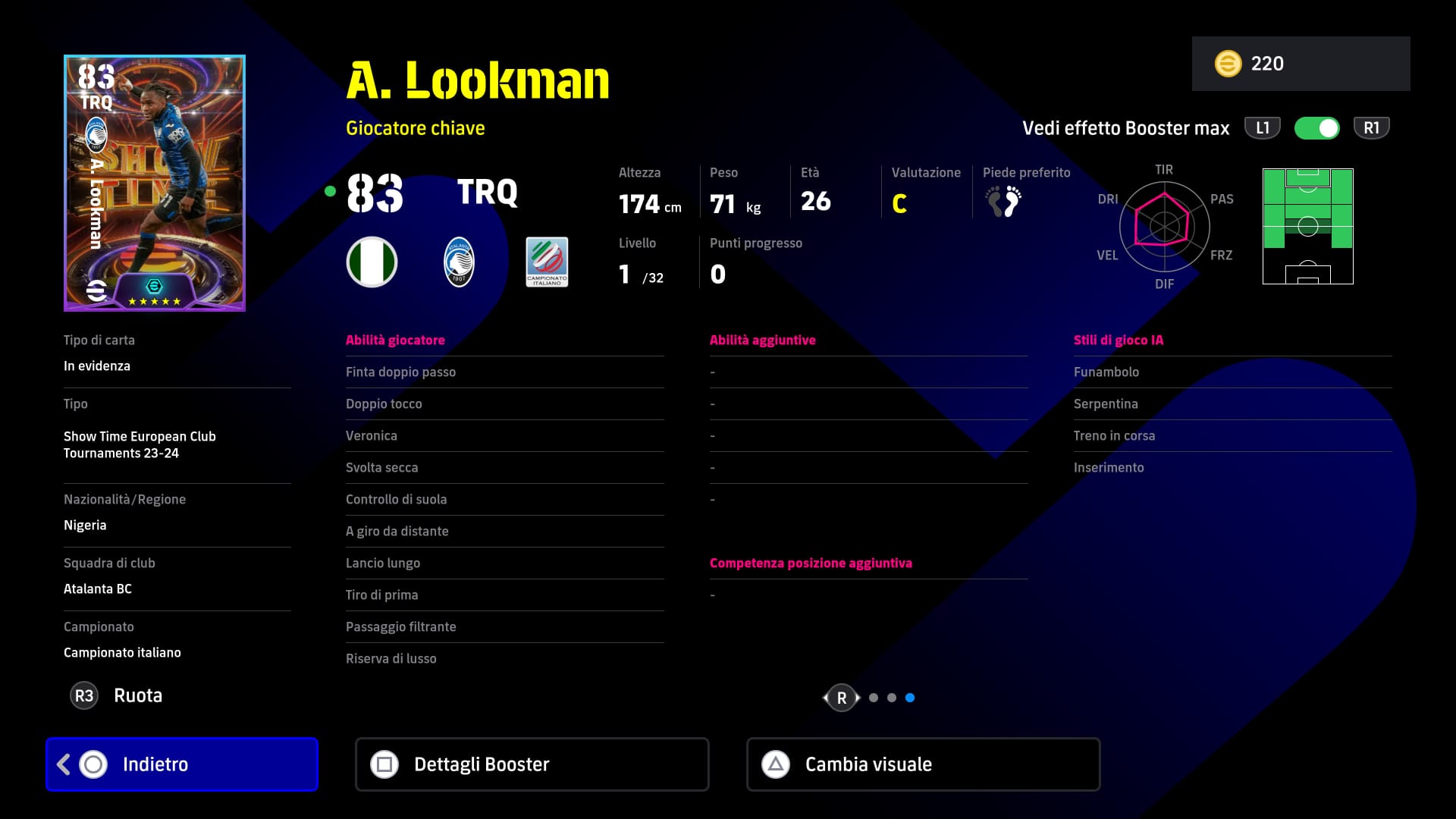Viewport: 1456px width, 819px height.
Task: Select the Finta doppio passo skill row
Action: [504, 372]
